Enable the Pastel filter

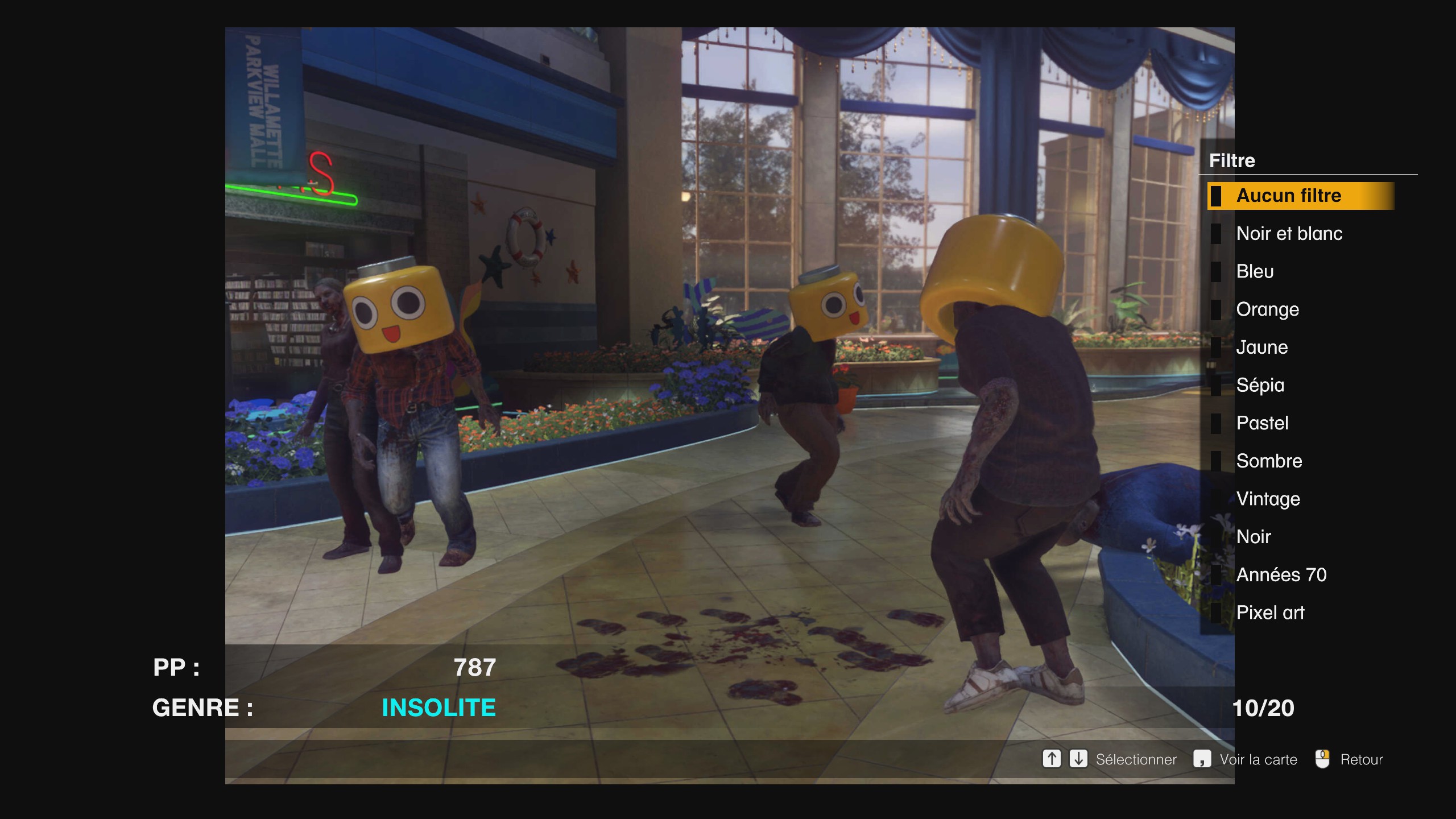[1264, 423]
